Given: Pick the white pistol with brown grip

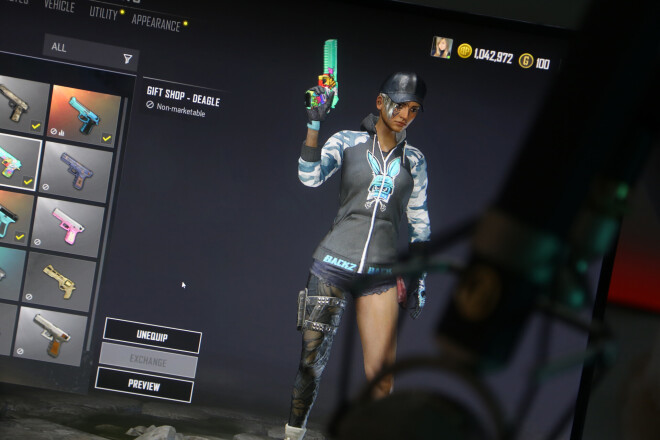Looking at the screenshot, I should [x=52, y=333].
